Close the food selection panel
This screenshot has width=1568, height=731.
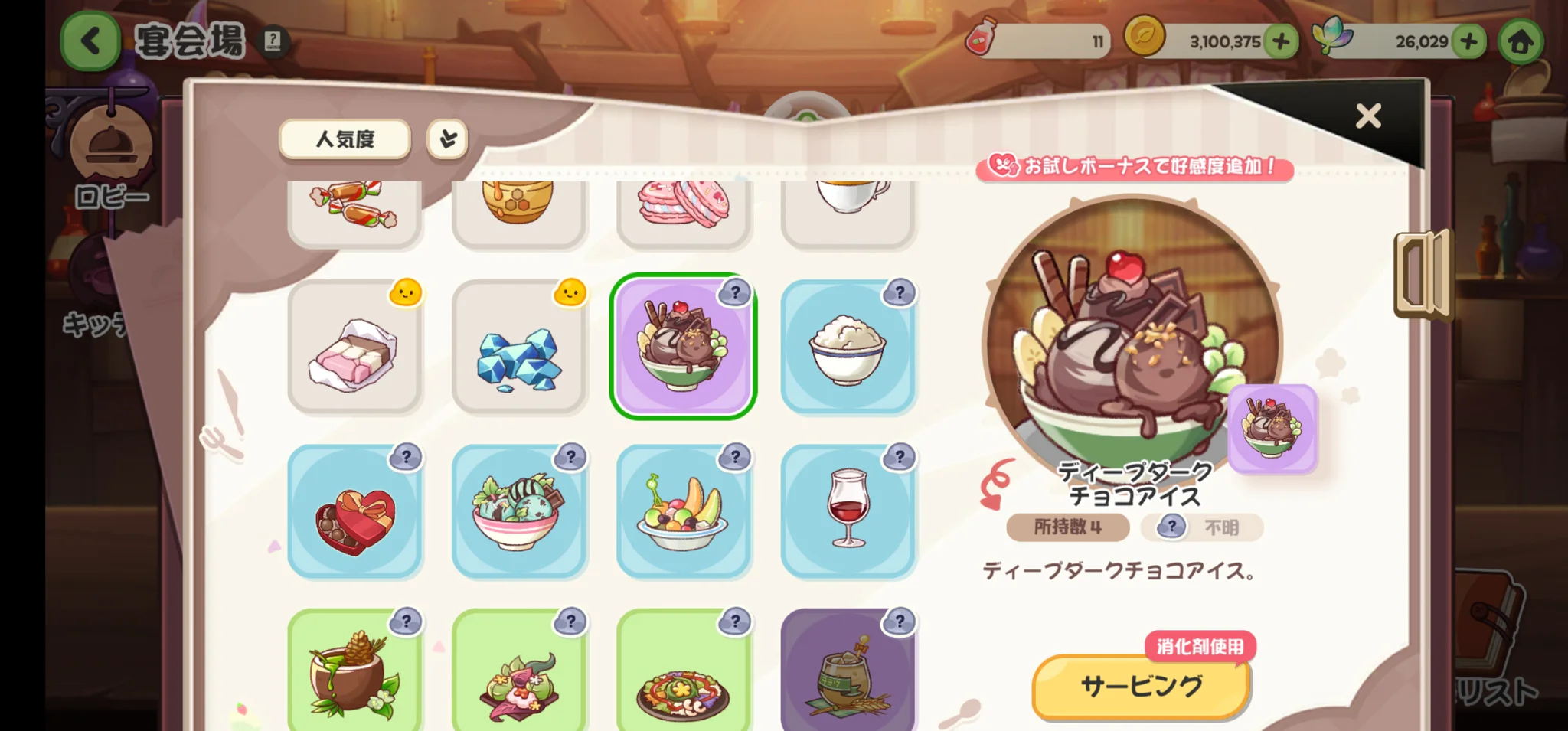[1368, 116]
